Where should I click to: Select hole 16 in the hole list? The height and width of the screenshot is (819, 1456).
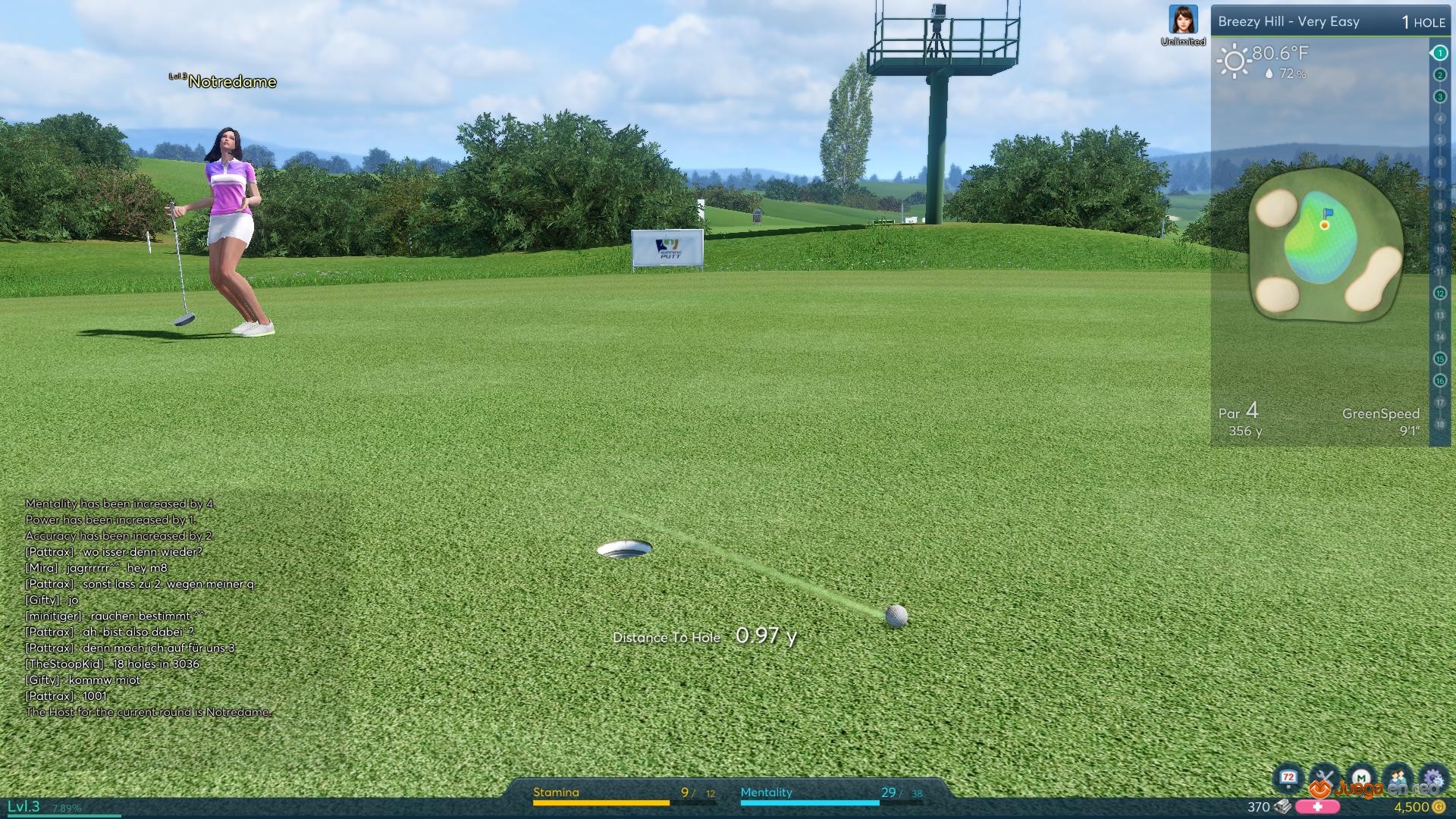[x=1439, y=381]
